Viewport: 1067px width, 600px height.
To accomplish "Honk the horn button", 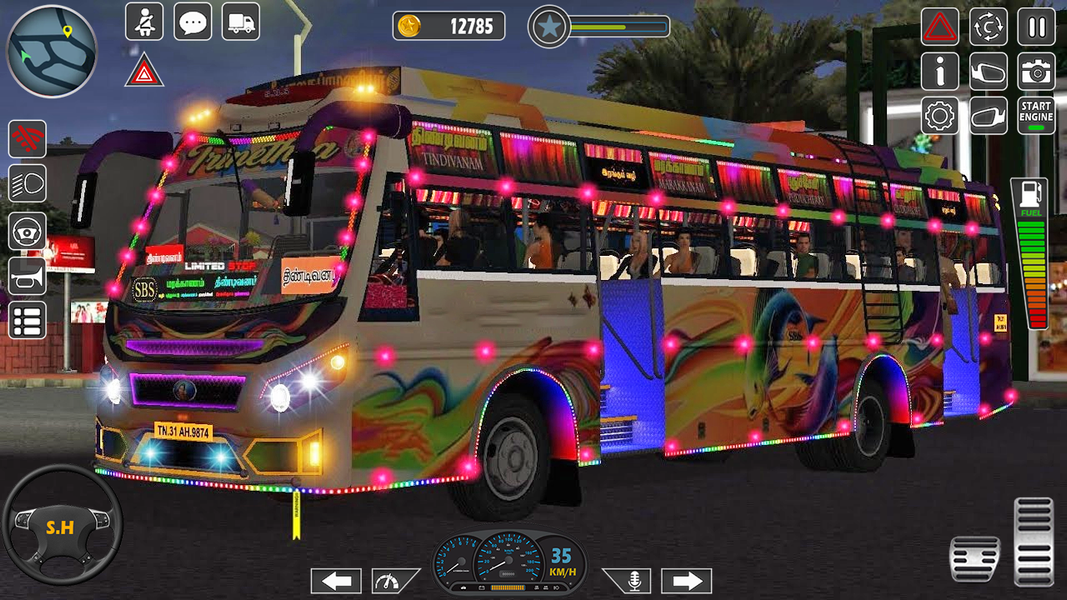I will tap(28, 276).
